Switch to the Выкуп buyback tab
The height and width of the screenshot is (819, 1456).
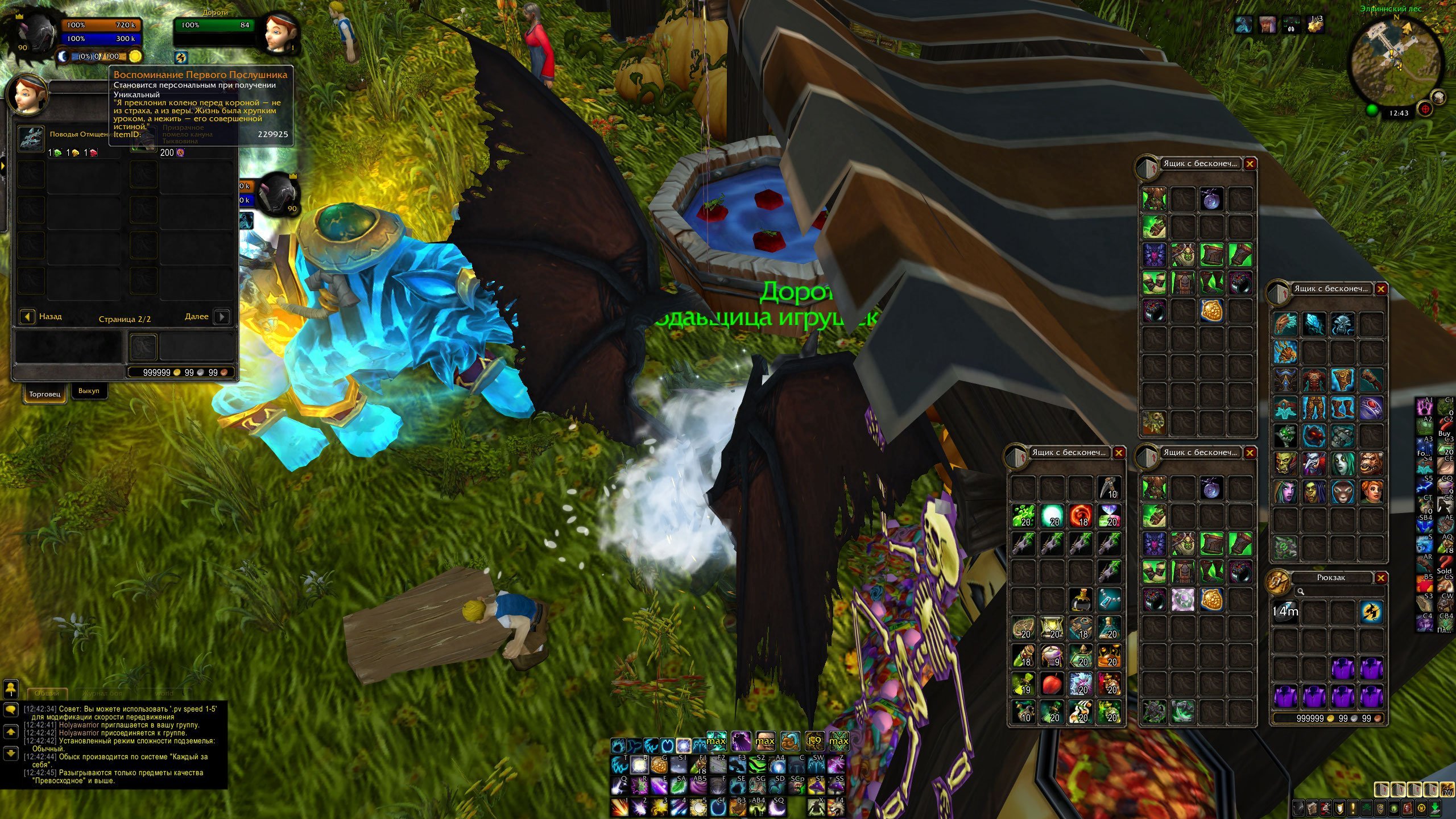pyautogui.click(x=89, y=391)
